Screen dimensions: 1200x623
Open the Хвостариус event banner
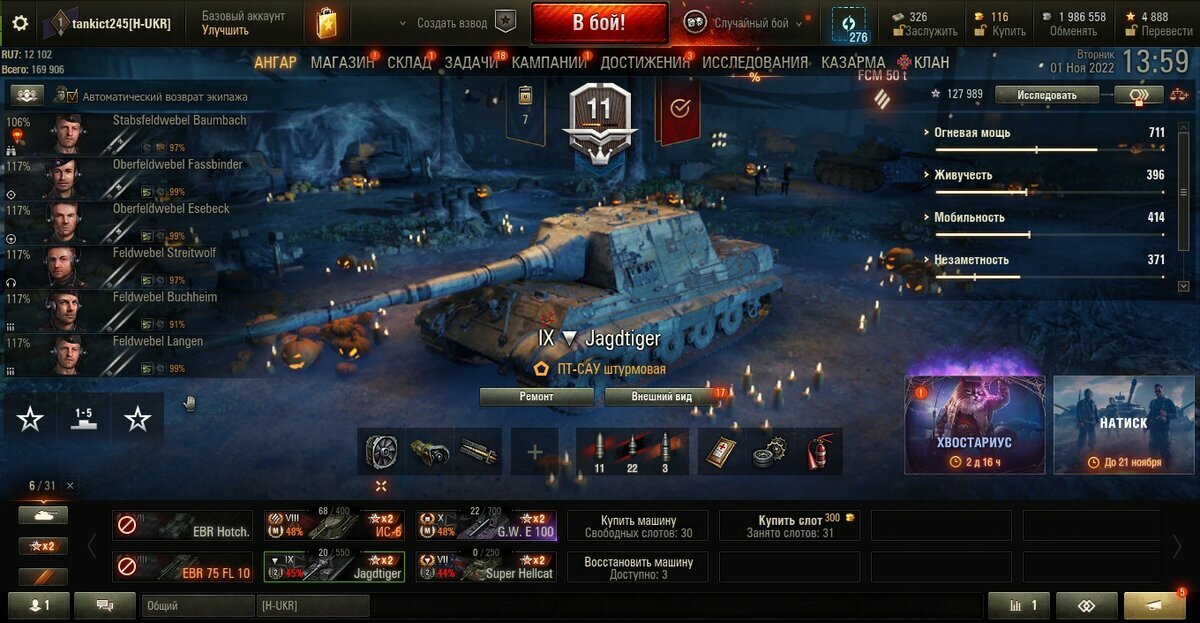point(975,424)
